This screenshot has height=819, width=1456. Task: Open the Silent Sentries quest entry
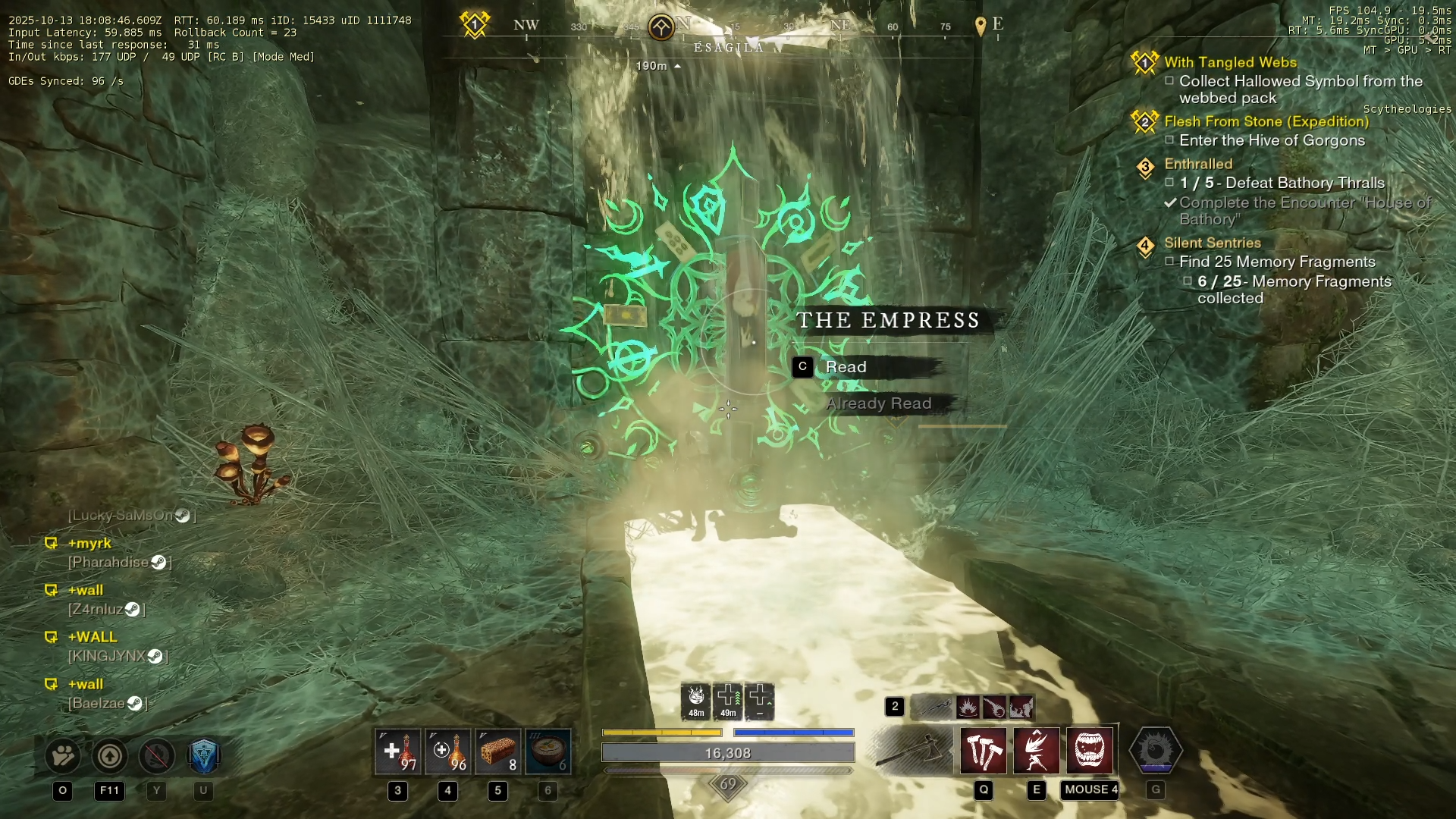(x=1212, y=243)
